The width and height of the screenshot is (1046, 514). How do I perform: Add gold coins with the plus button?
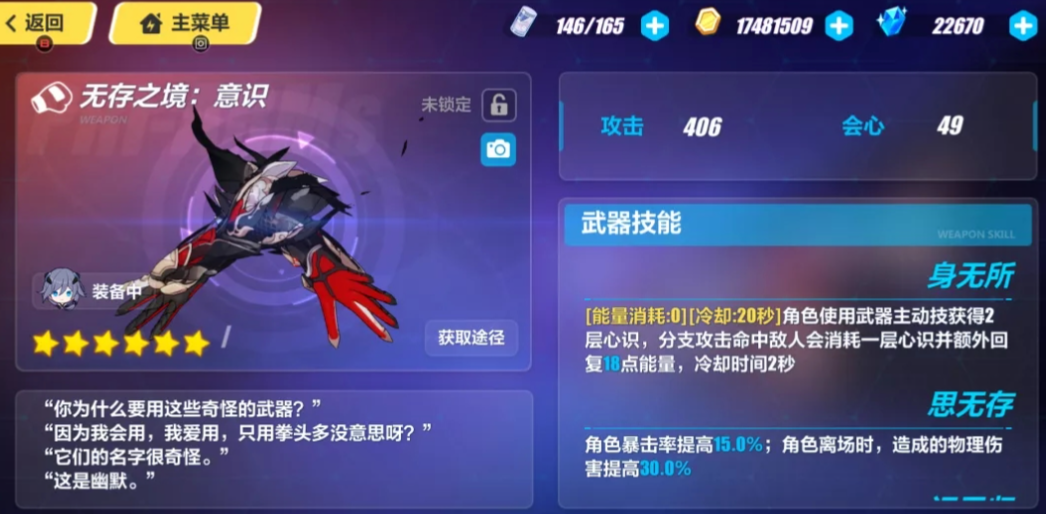[839, 26]
